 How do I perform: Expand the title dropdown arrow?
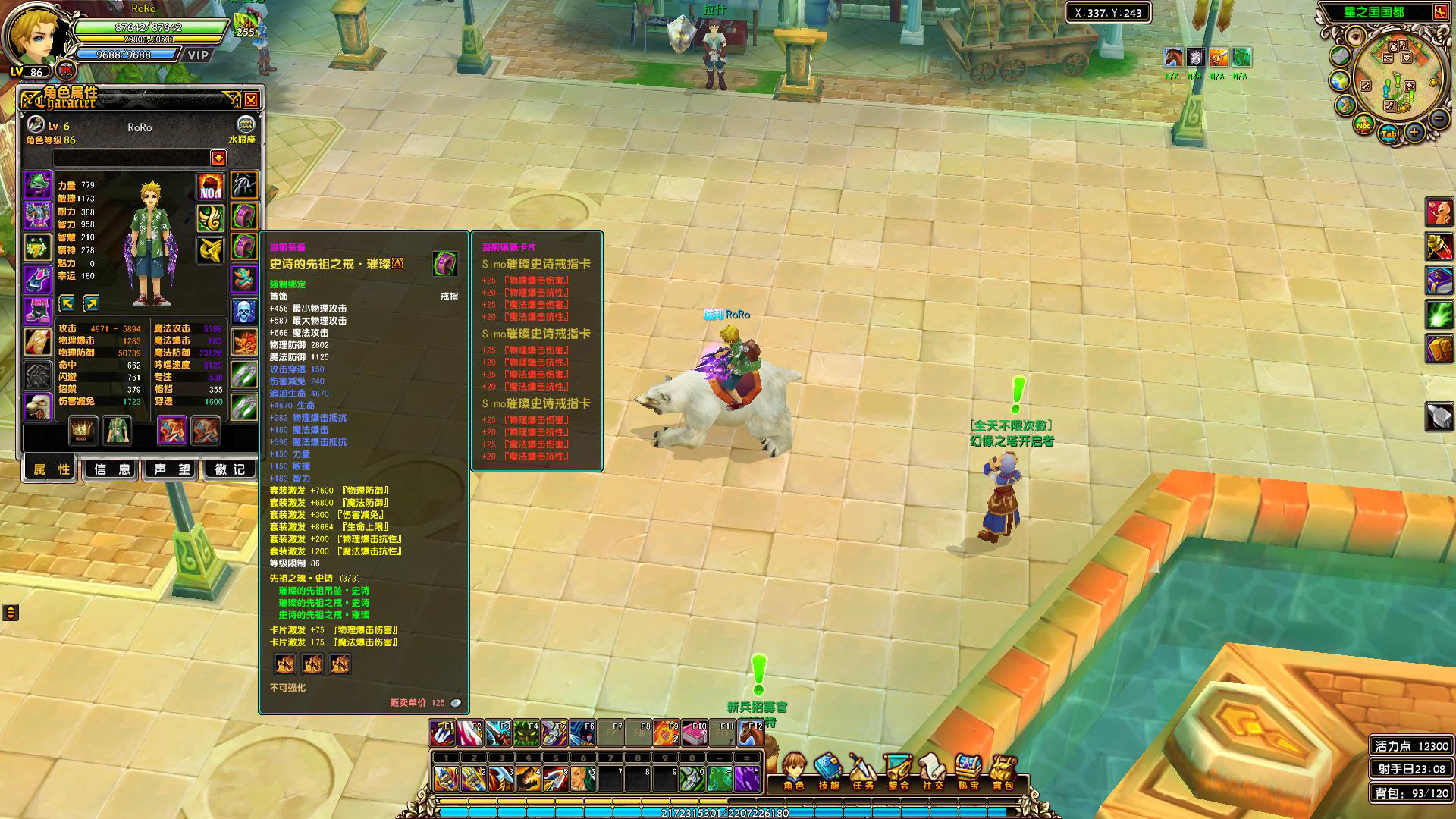tap(218, 158)
